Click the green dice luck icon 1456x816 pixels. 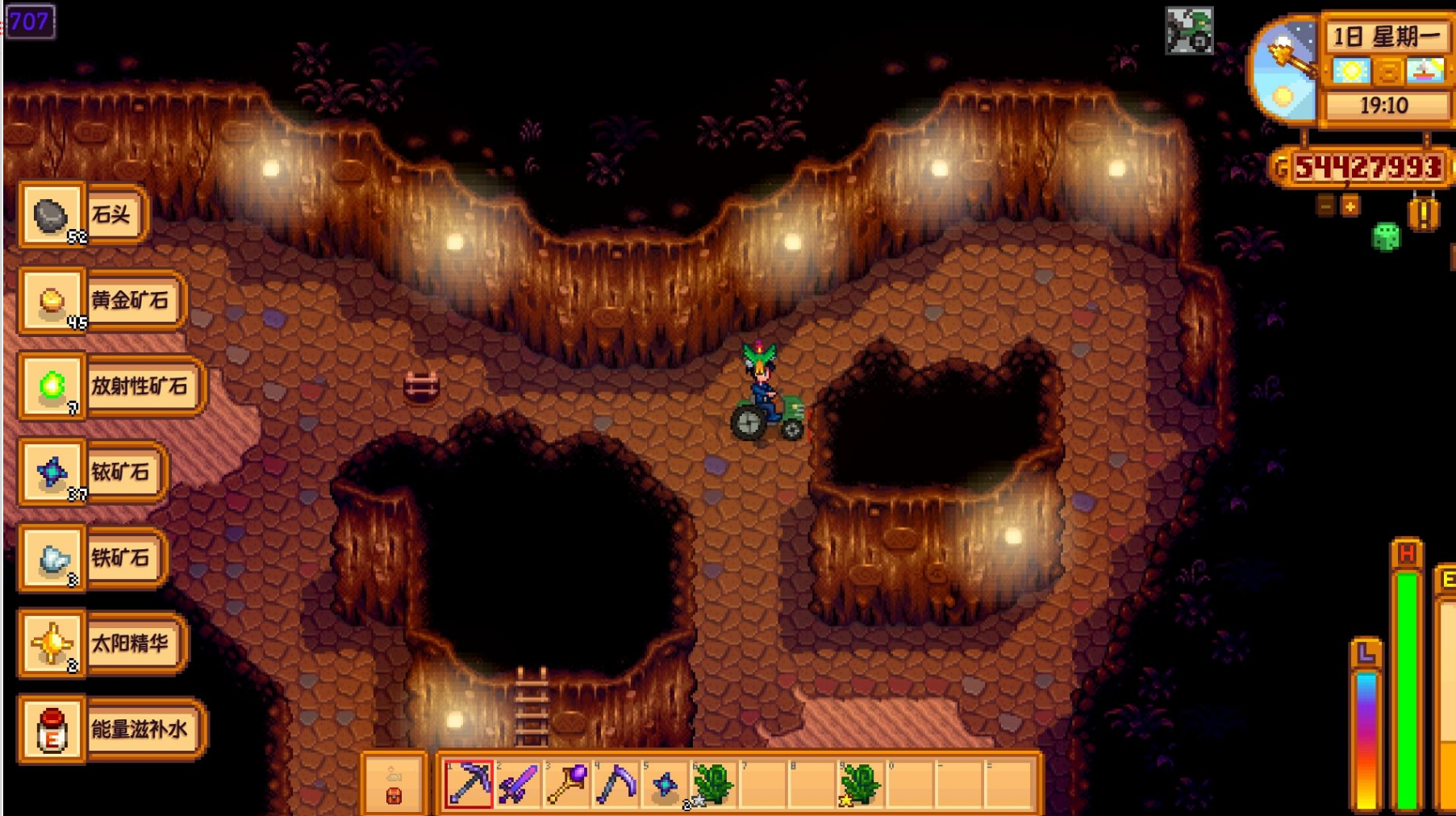tap(1387, 237)
